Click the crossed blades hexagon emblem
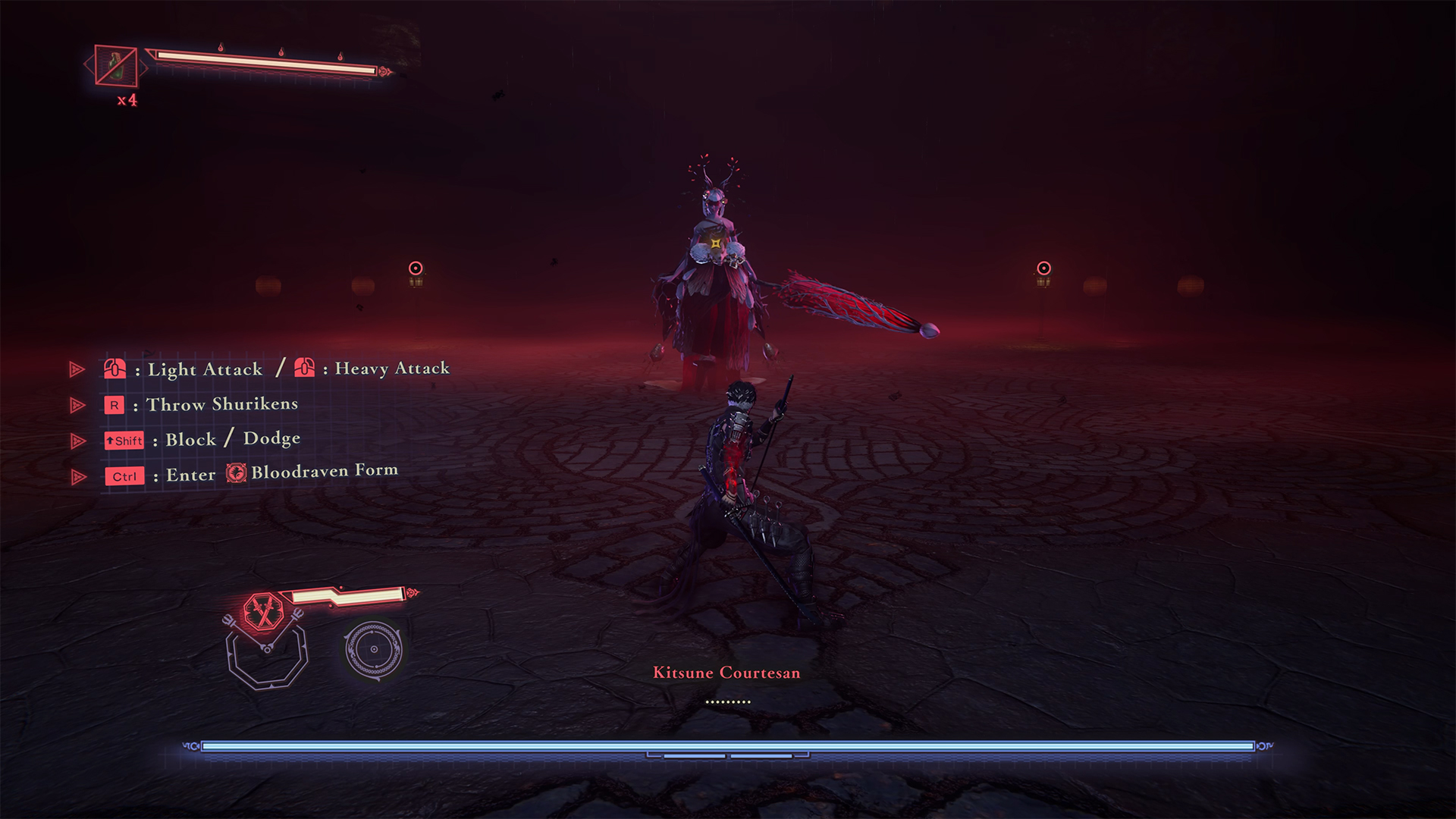Image resolution: width=1456 pixels, height=819 pixels. tap(263, 612)
